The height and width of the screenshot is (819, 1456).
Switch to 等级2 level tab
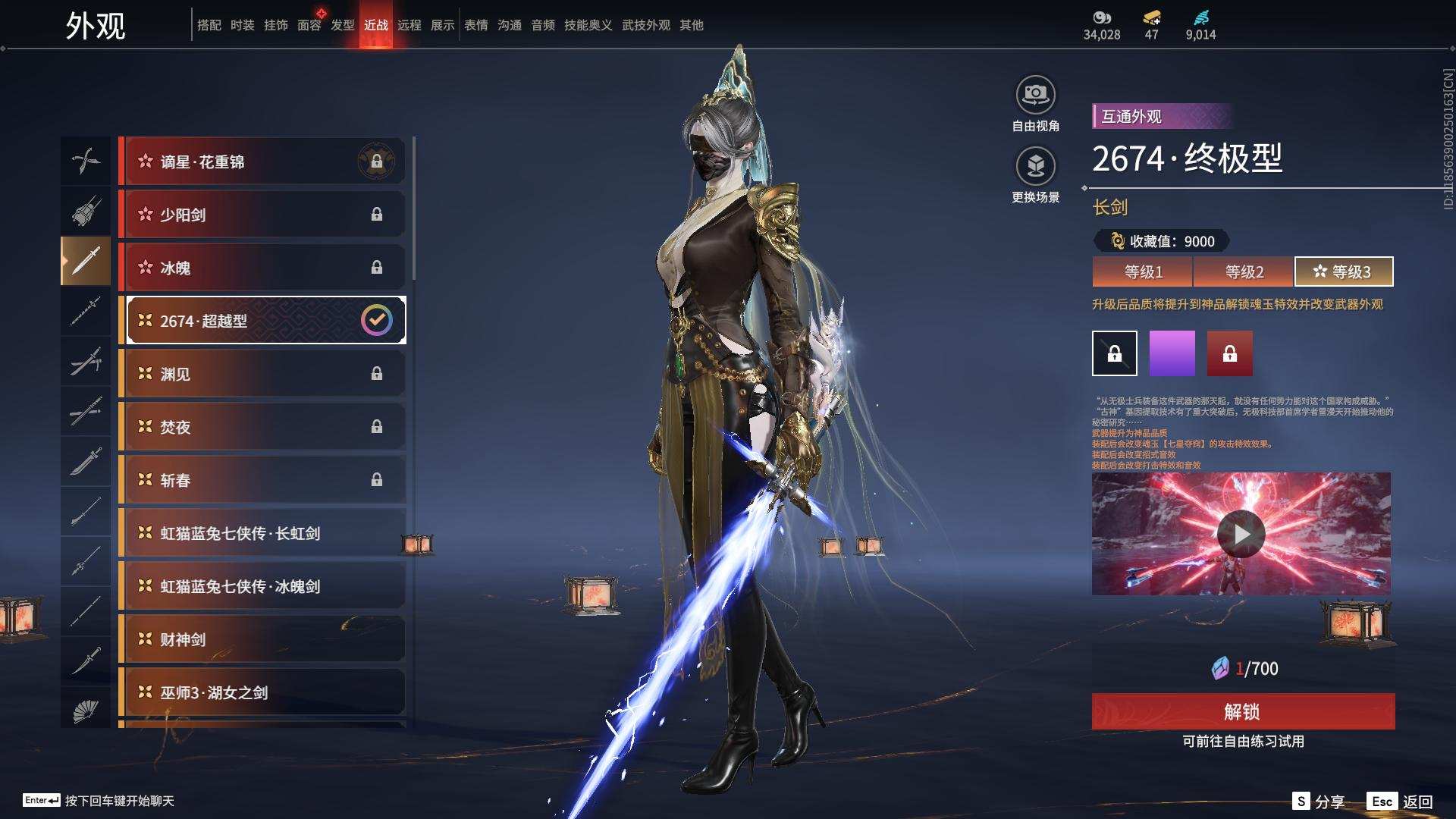1244,271
